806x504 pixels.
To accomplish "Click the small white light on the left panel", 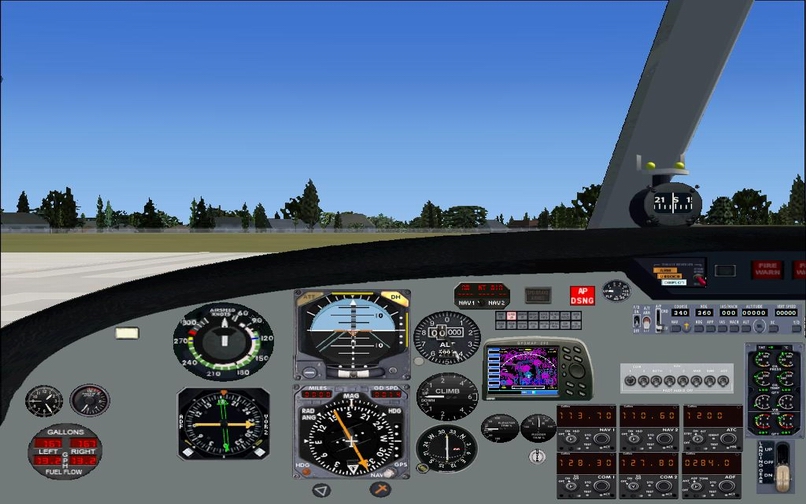I will (128, 333).
